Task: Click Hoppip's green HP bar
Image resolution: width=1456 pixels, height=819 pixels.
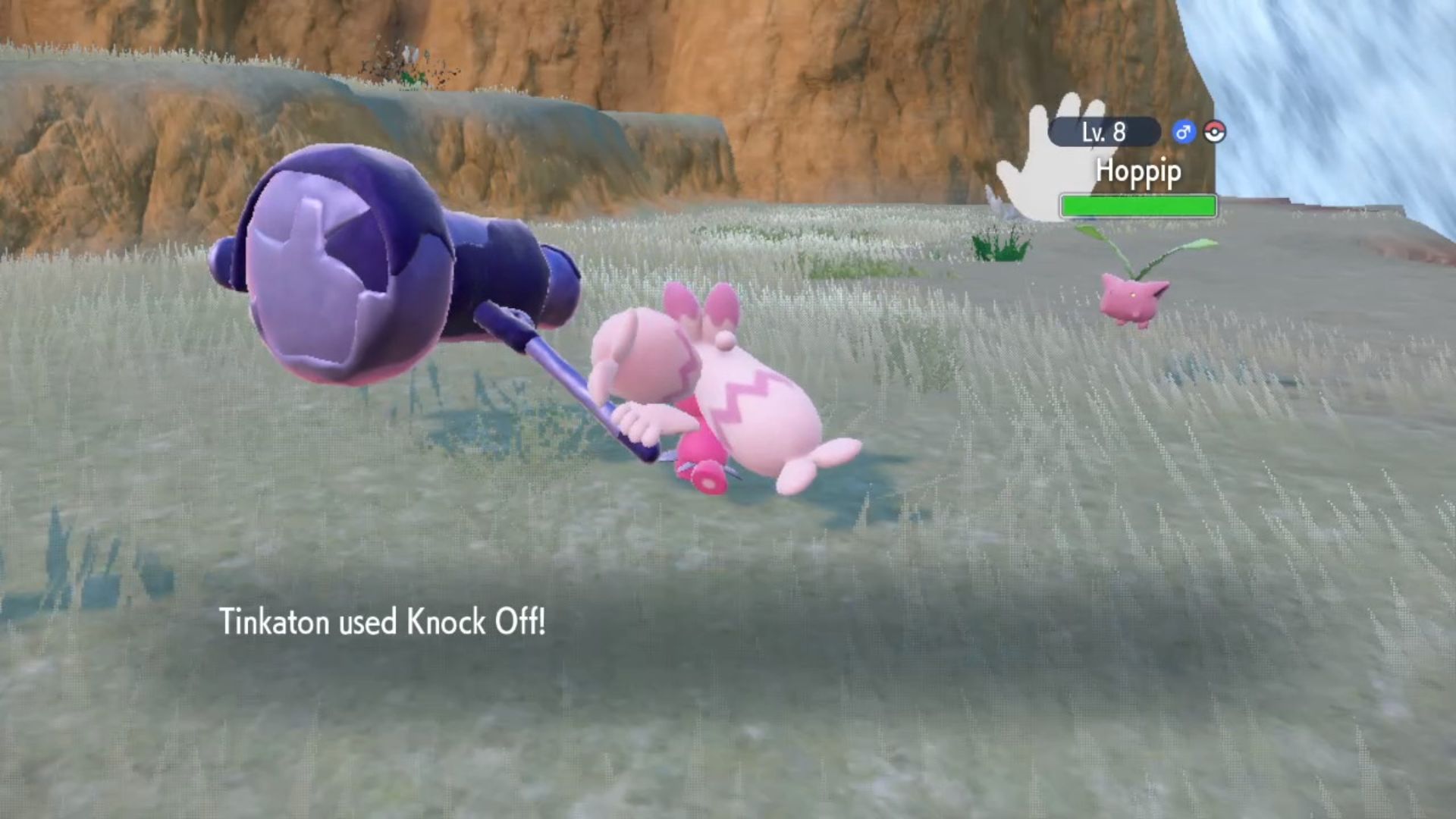Action: [1137, 206]
